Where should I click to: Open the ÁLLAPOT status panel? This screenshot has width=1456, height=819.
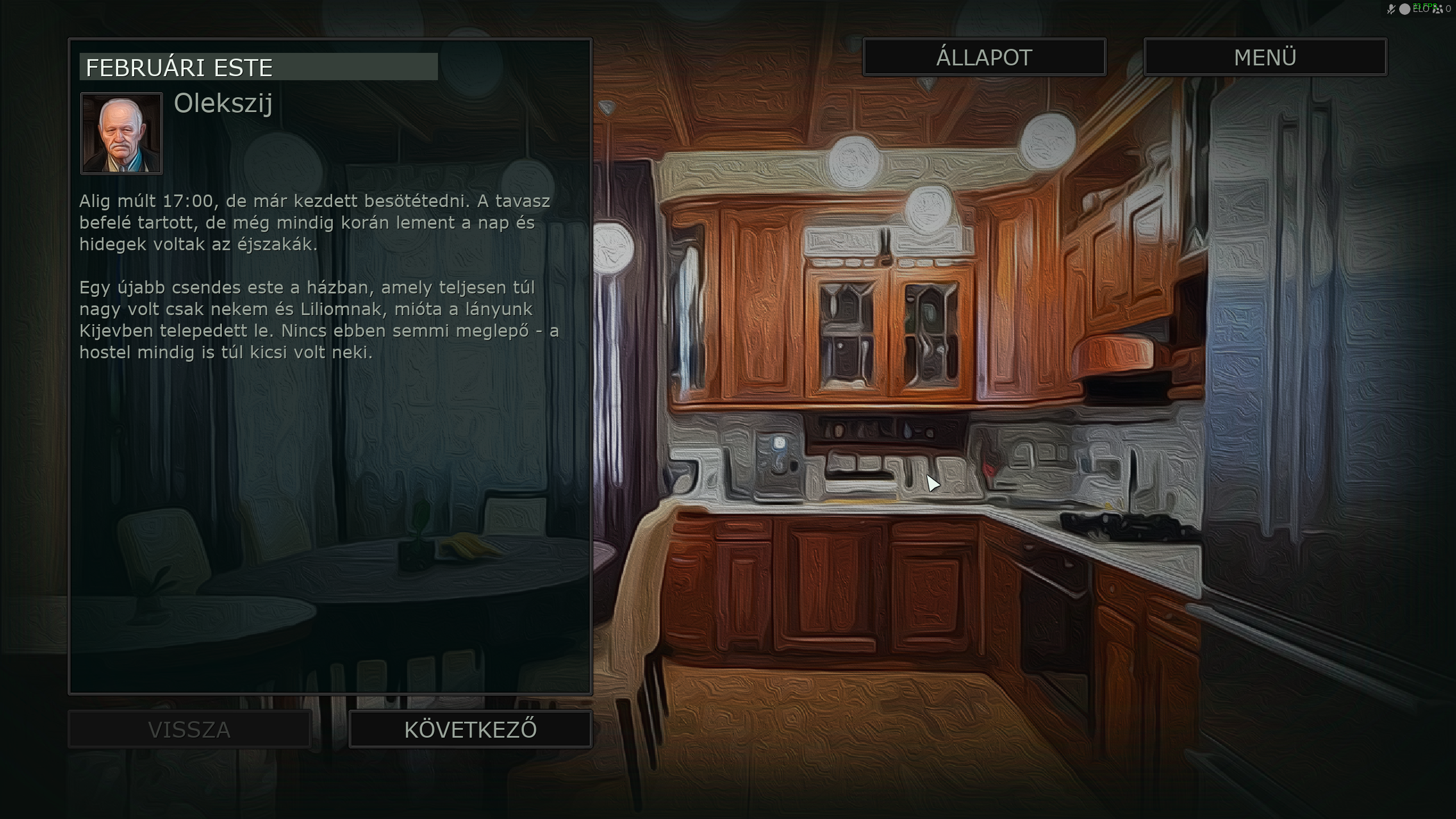click(x=984, y=57)
